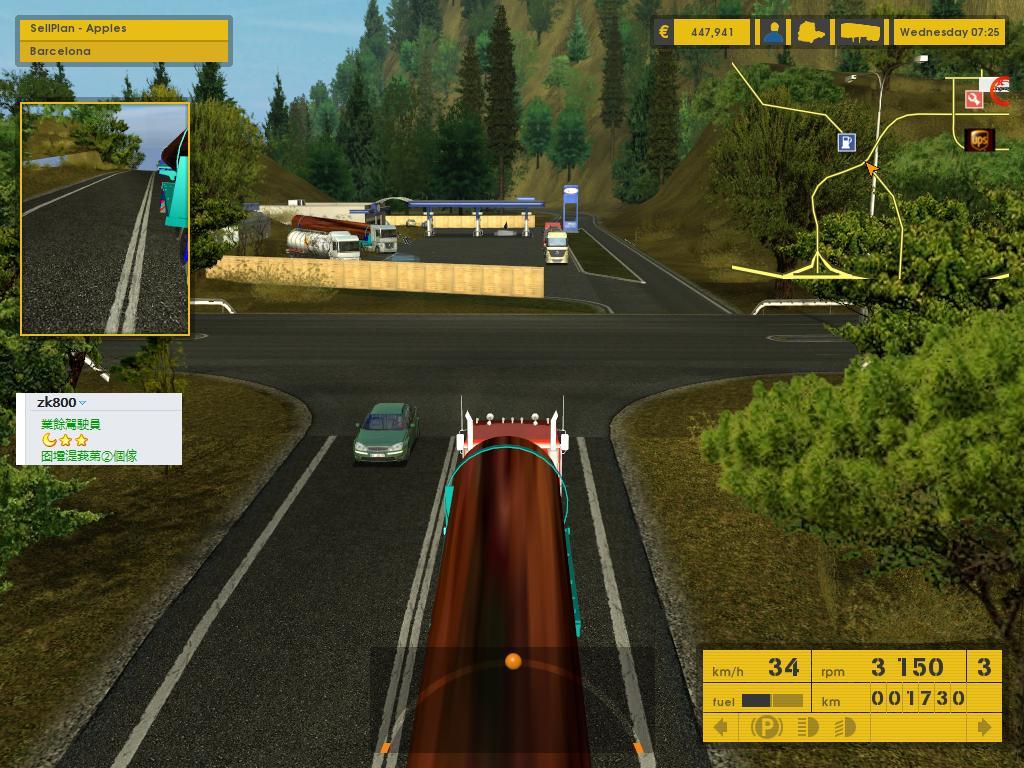Open the zk800 username dropdown
The height and width of the screenshot is (768, 1024).
(x=82, y=403)
